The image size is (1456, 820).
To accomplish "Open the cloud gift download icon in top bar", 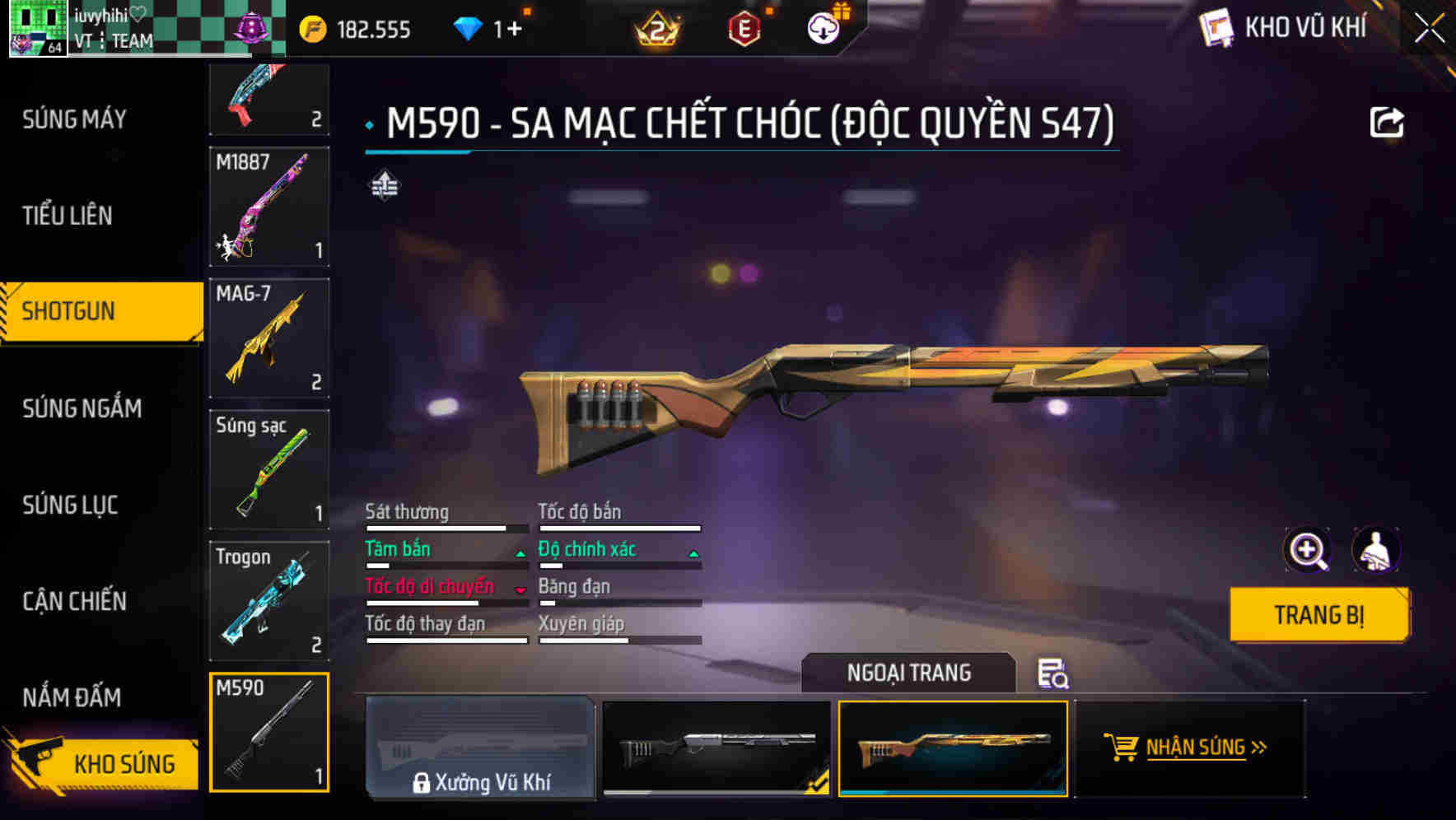I will coord(824,27).
